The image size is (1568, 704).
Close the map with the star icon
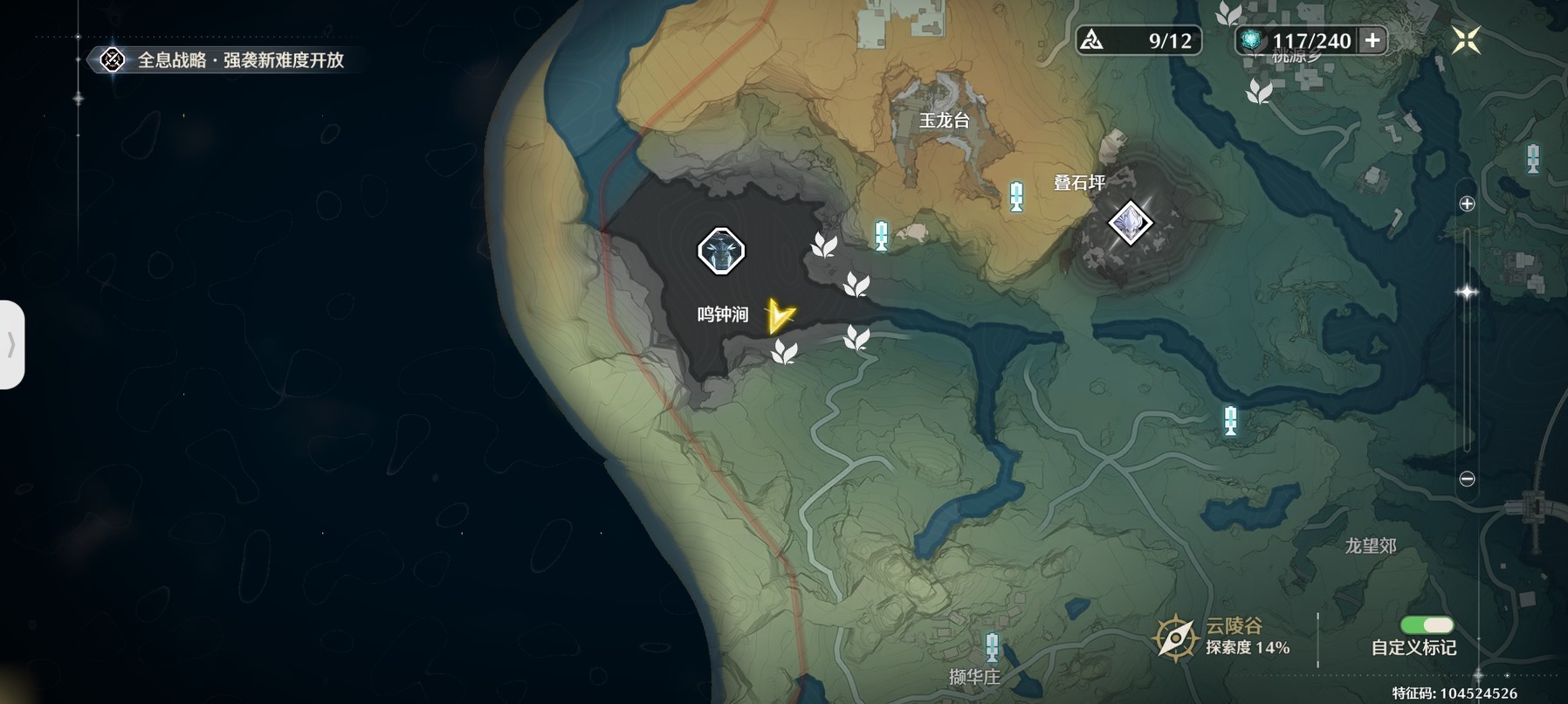(1466, 40)
